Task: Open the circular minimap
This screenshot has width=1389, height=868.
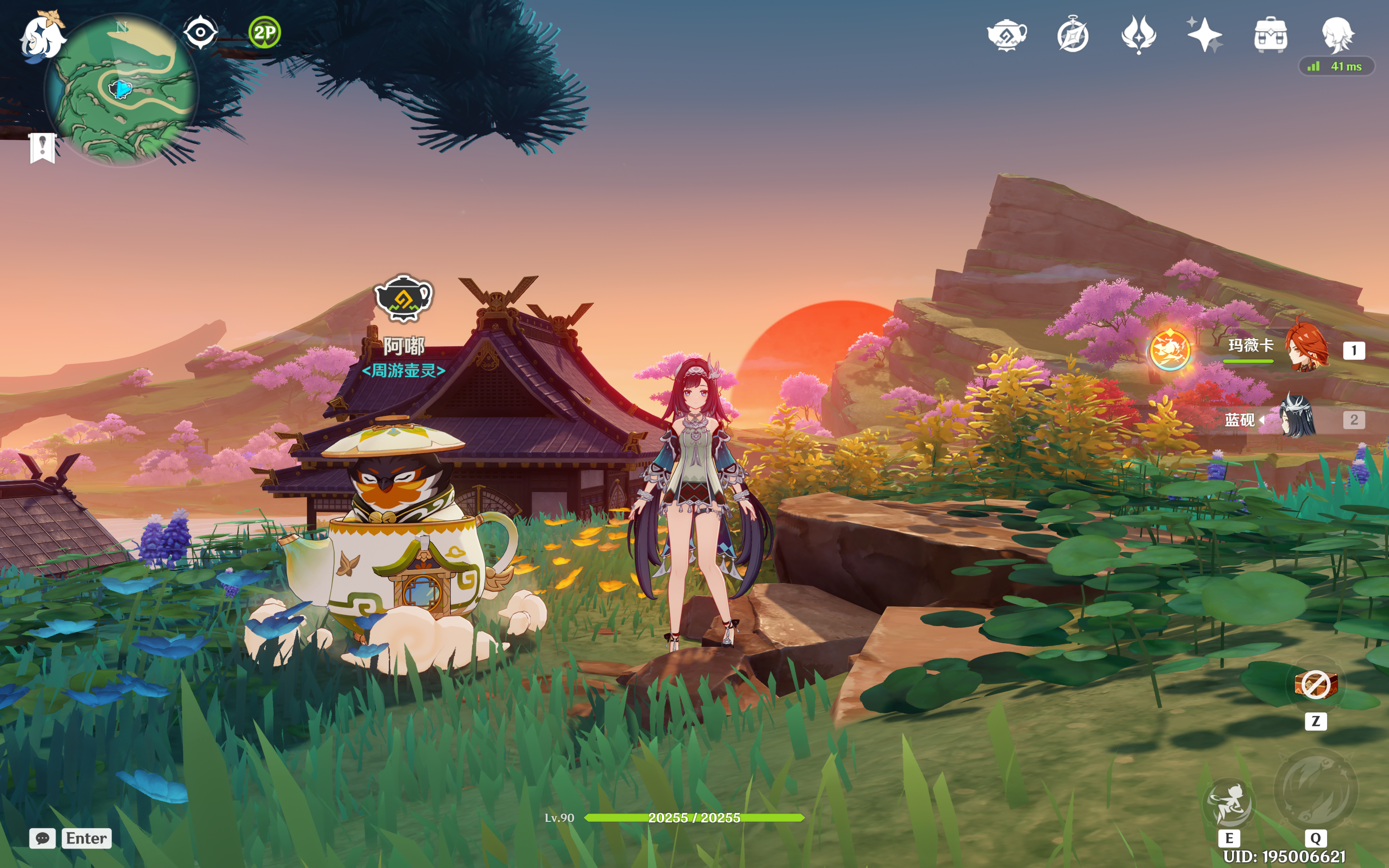Action: [x=122, y=90]
